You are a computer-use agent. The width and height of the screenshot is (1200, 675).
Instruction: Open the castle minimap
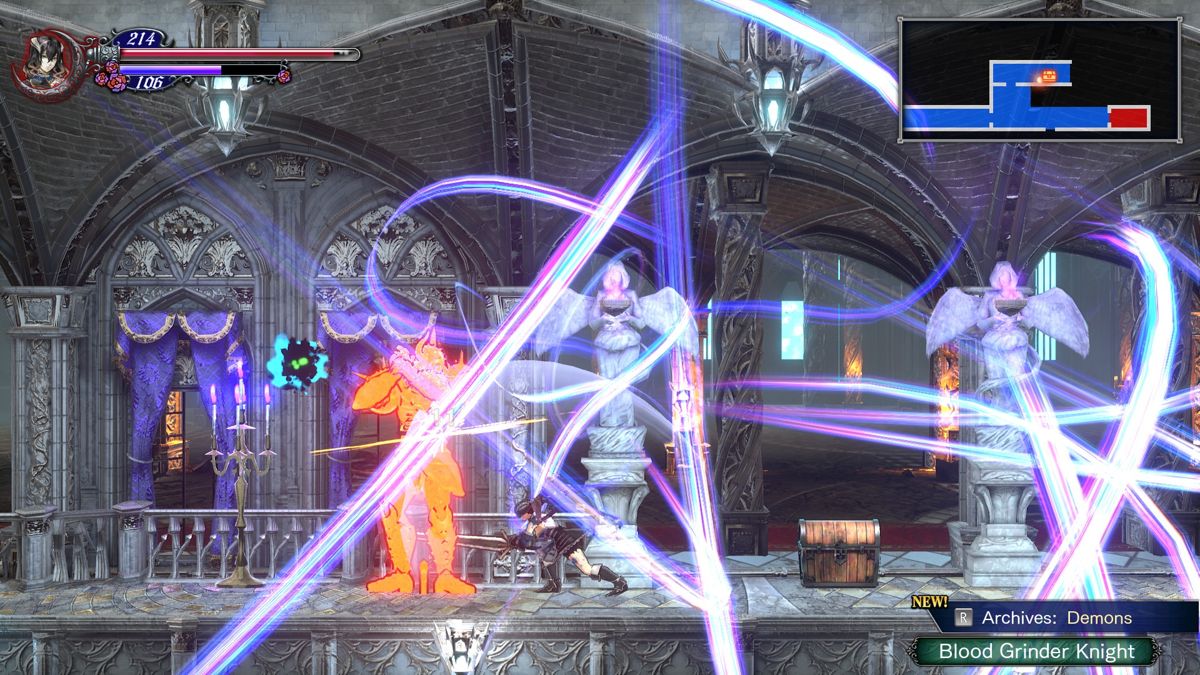click(1039, 79)
